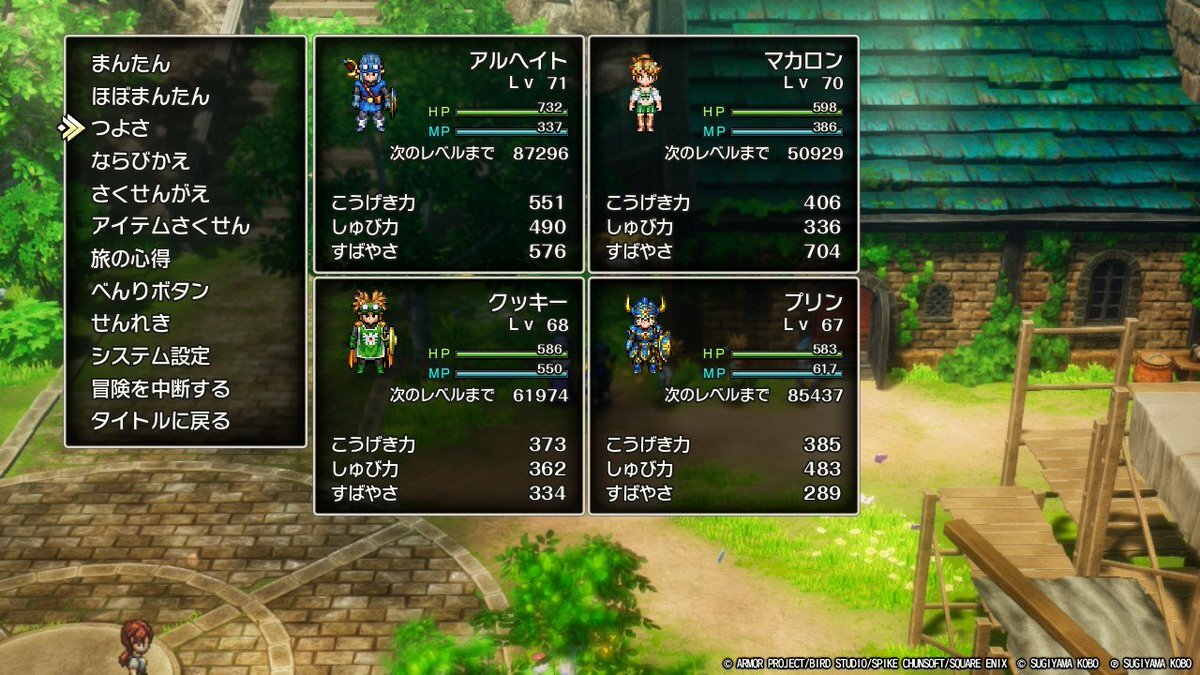Open システム設定 system settings
This screenshot has height=675, width=1200.
click(x=150, y=356)
